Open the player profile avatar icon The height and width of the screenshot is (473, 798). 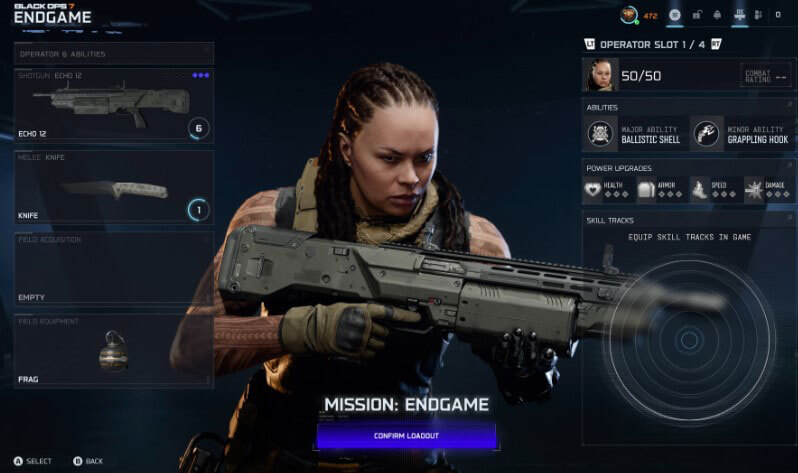pyautogui.click(x=629, y=15)
